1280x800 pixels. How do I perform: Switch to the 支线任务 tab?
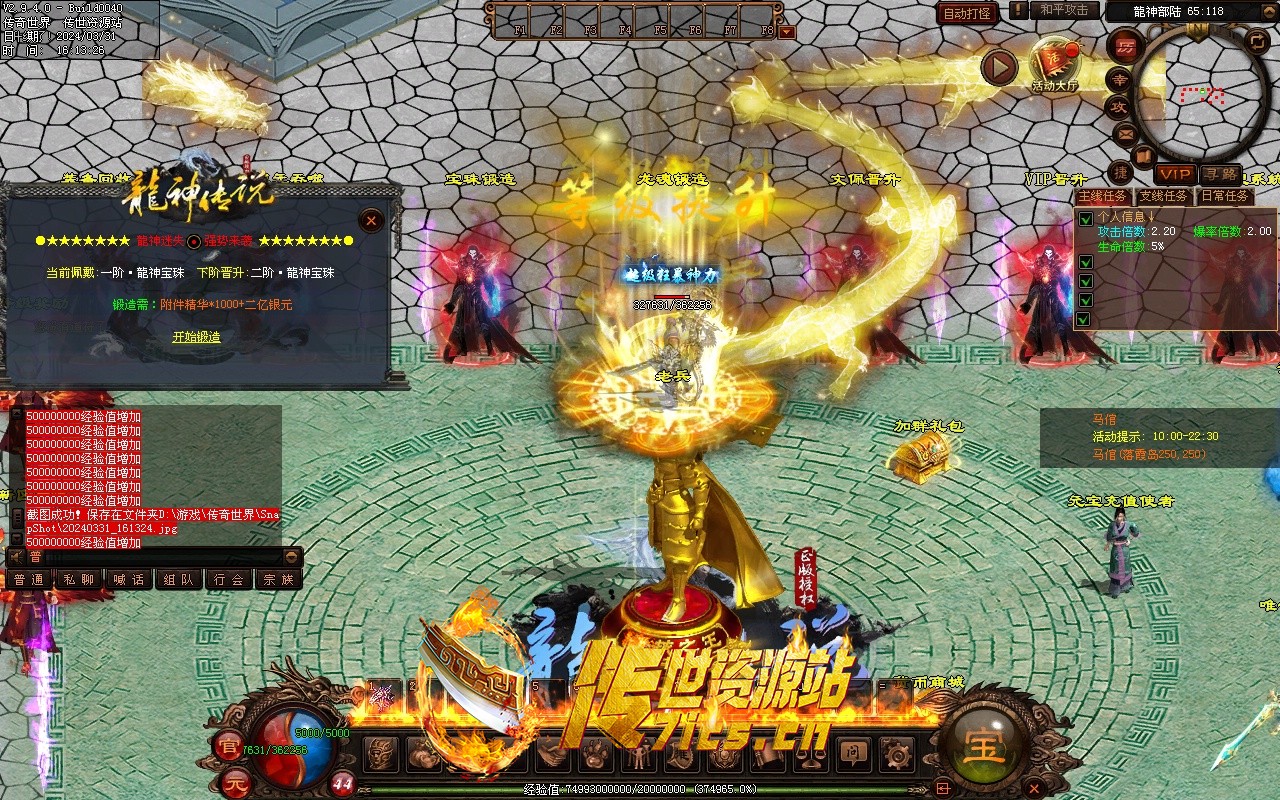(x=1164, y=196)
